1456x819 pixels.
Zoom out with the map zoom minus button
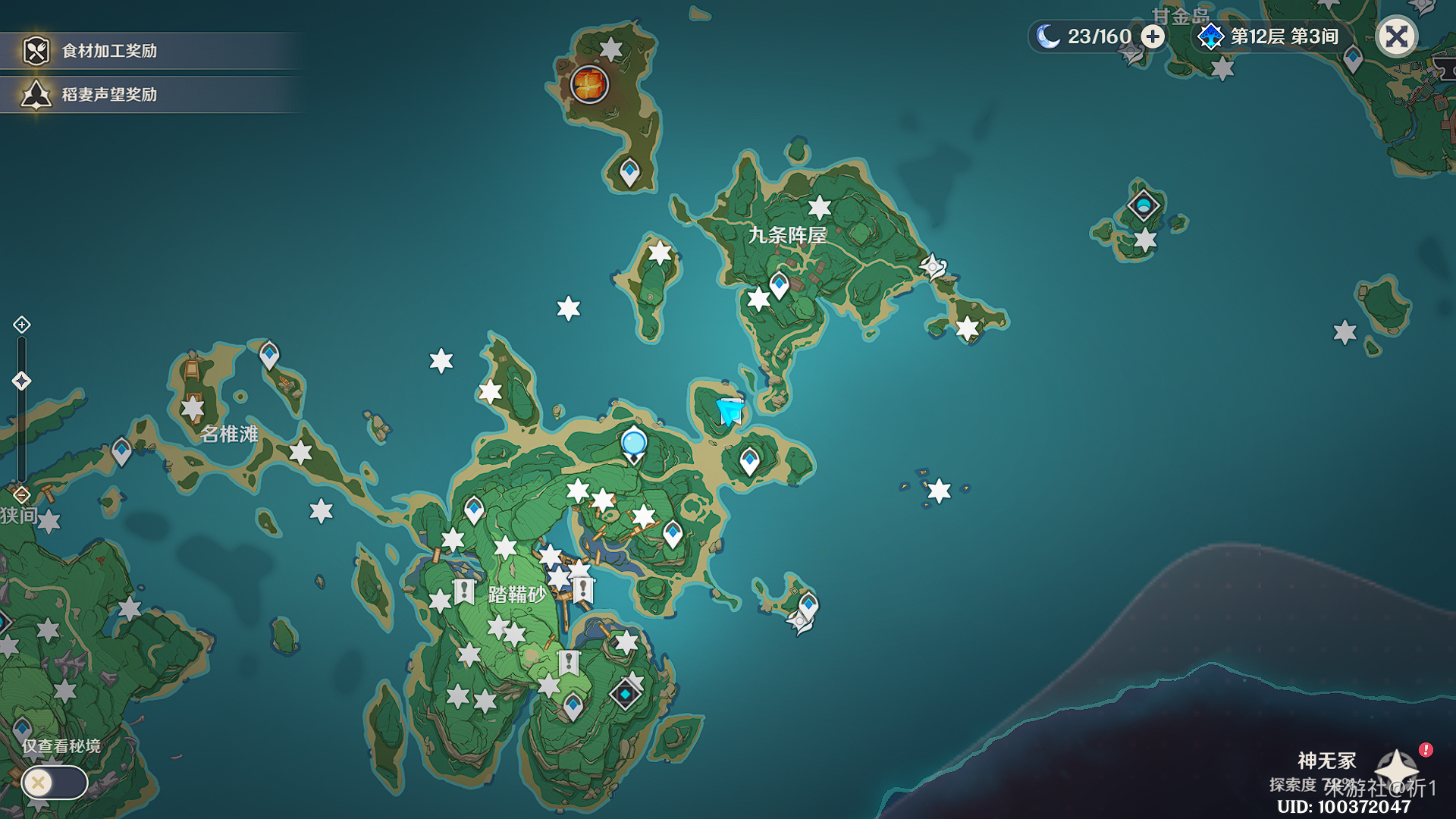pyautogui.click(x=21, y=495)
